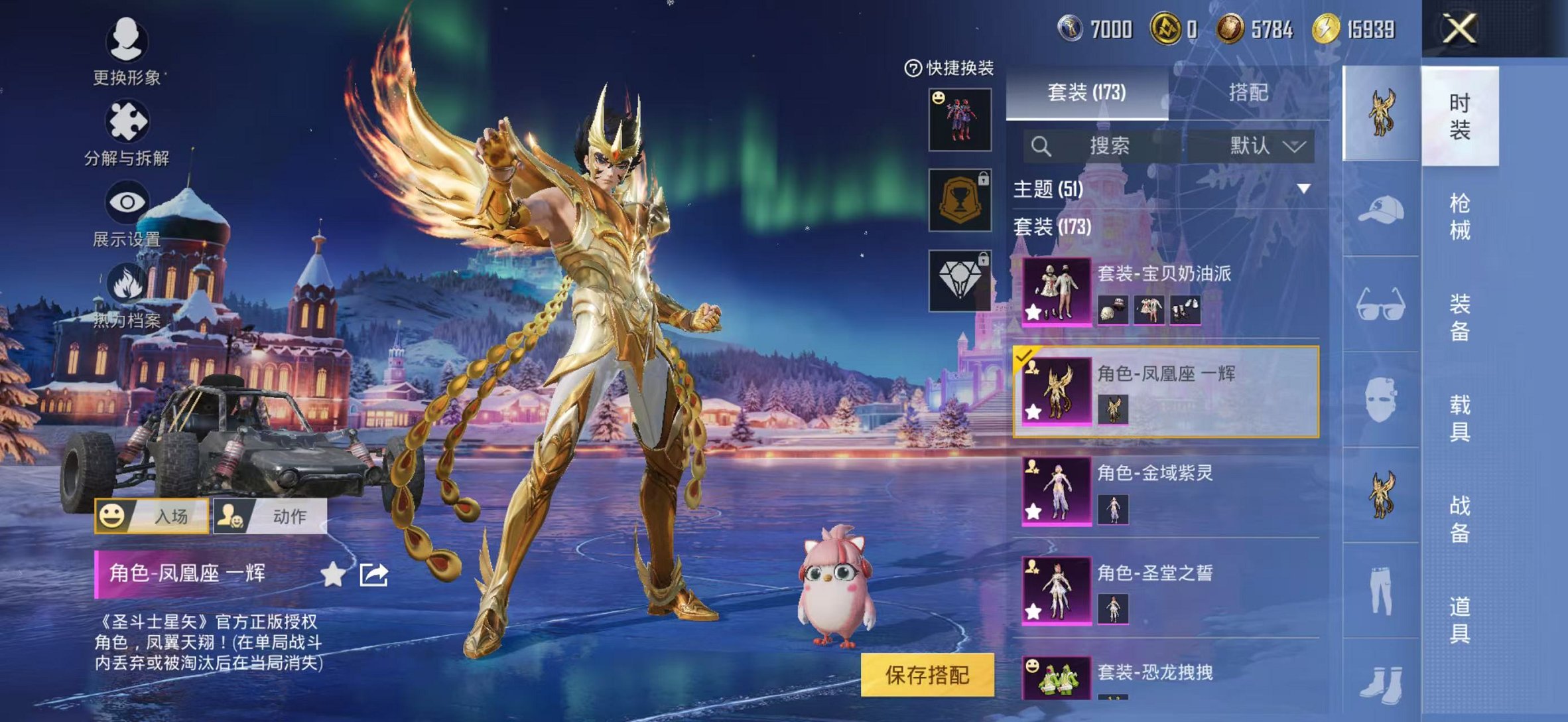1568x722 pixels.
Task: Switch to the 载具 category
Action: click(1459, 418)
